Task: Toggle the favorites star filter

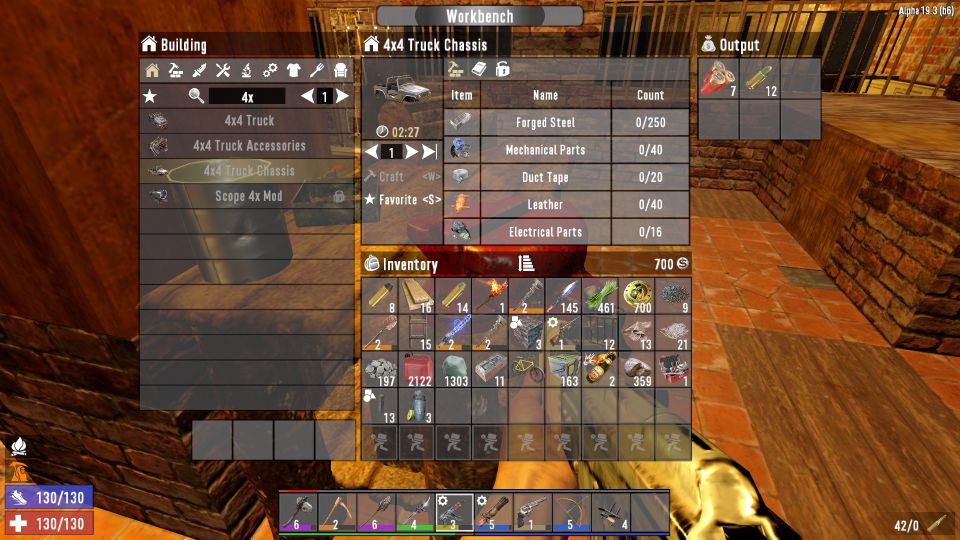Action: pyautogui.click(x=150, y=97)
